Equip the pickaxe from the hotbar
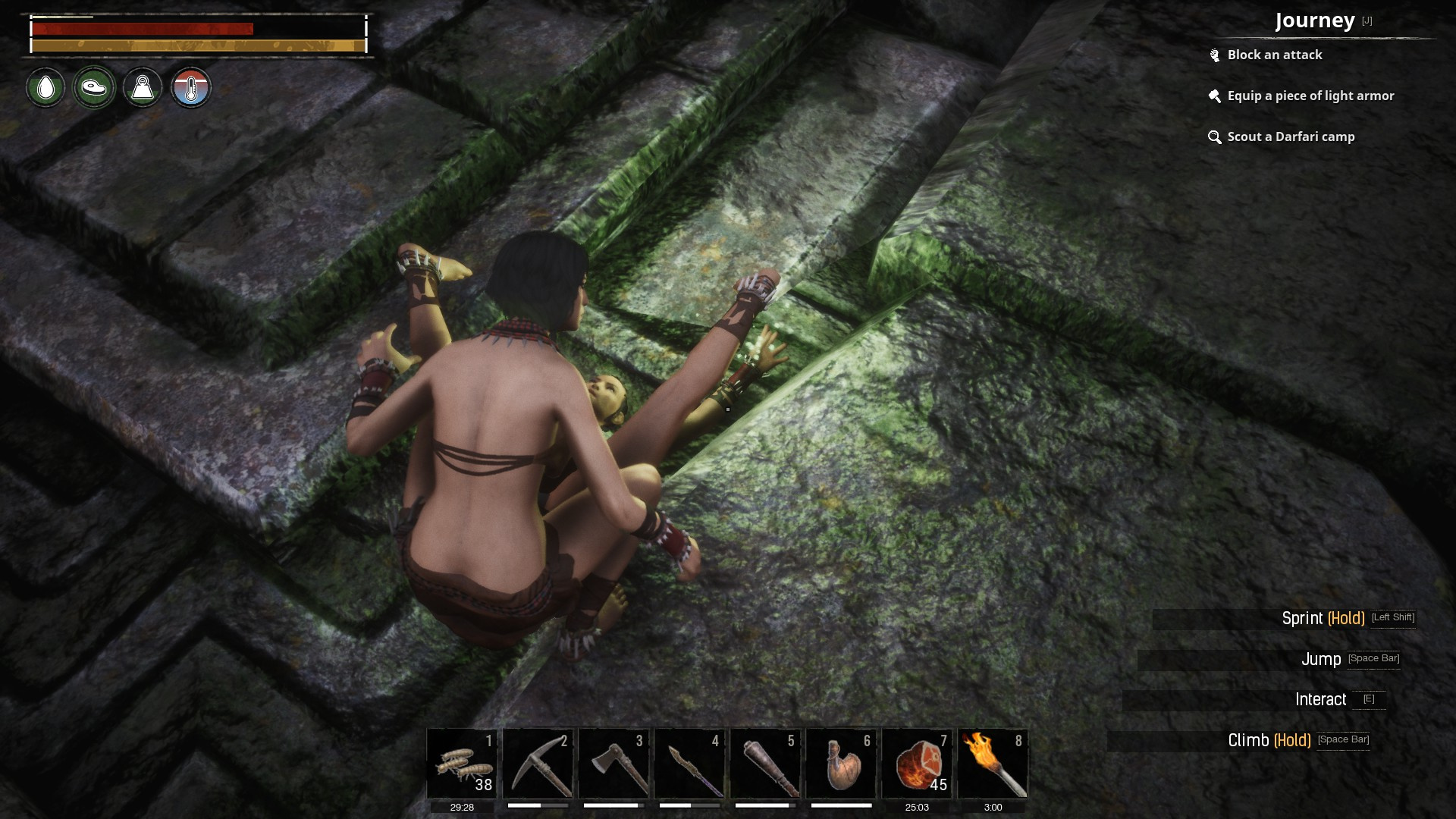Viewport: 1456px width, 819px height. coord(538,764)
